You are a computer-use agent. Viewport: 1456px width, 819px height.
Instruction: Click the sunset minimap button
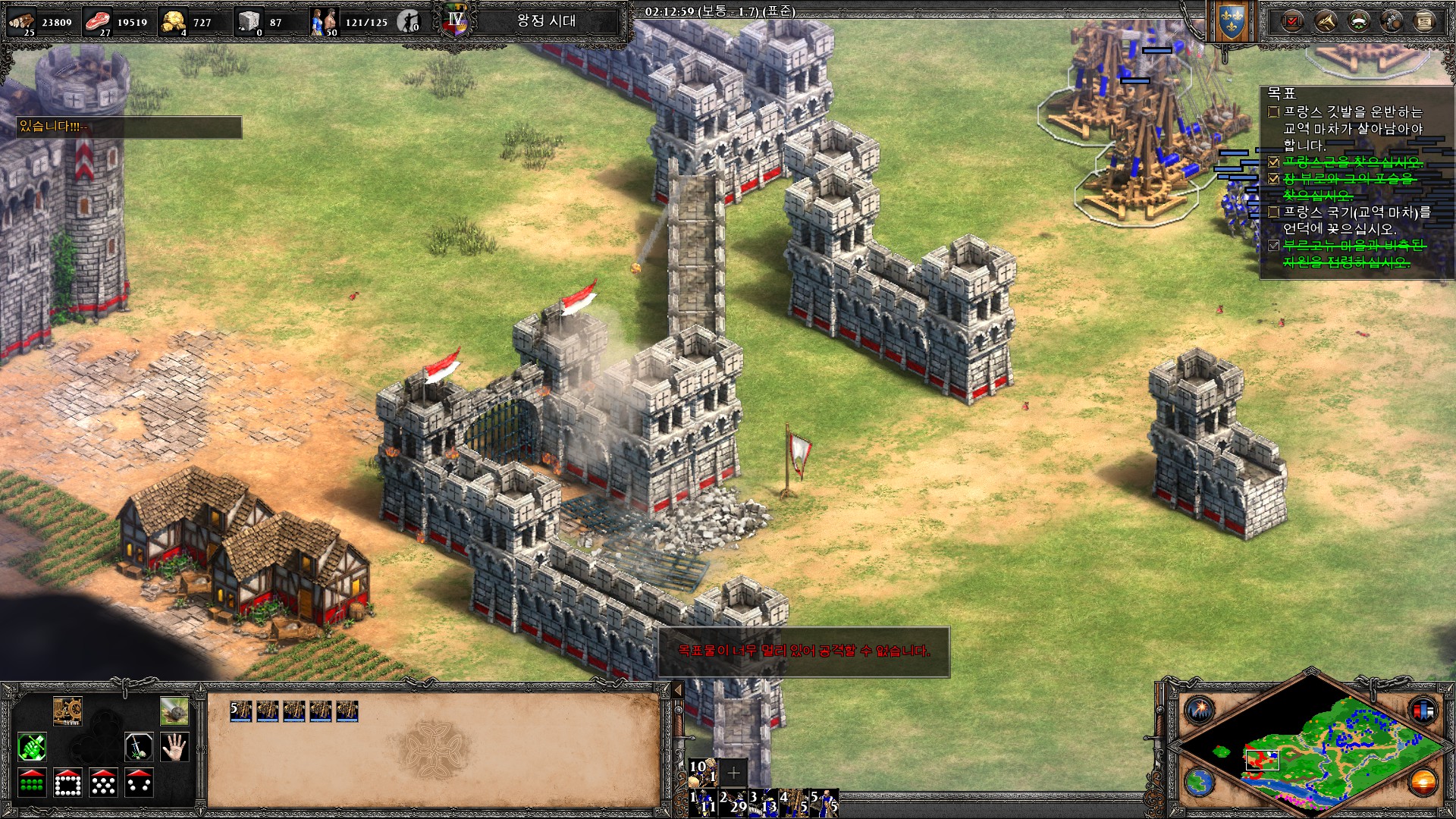click(x=1423, y=782)
